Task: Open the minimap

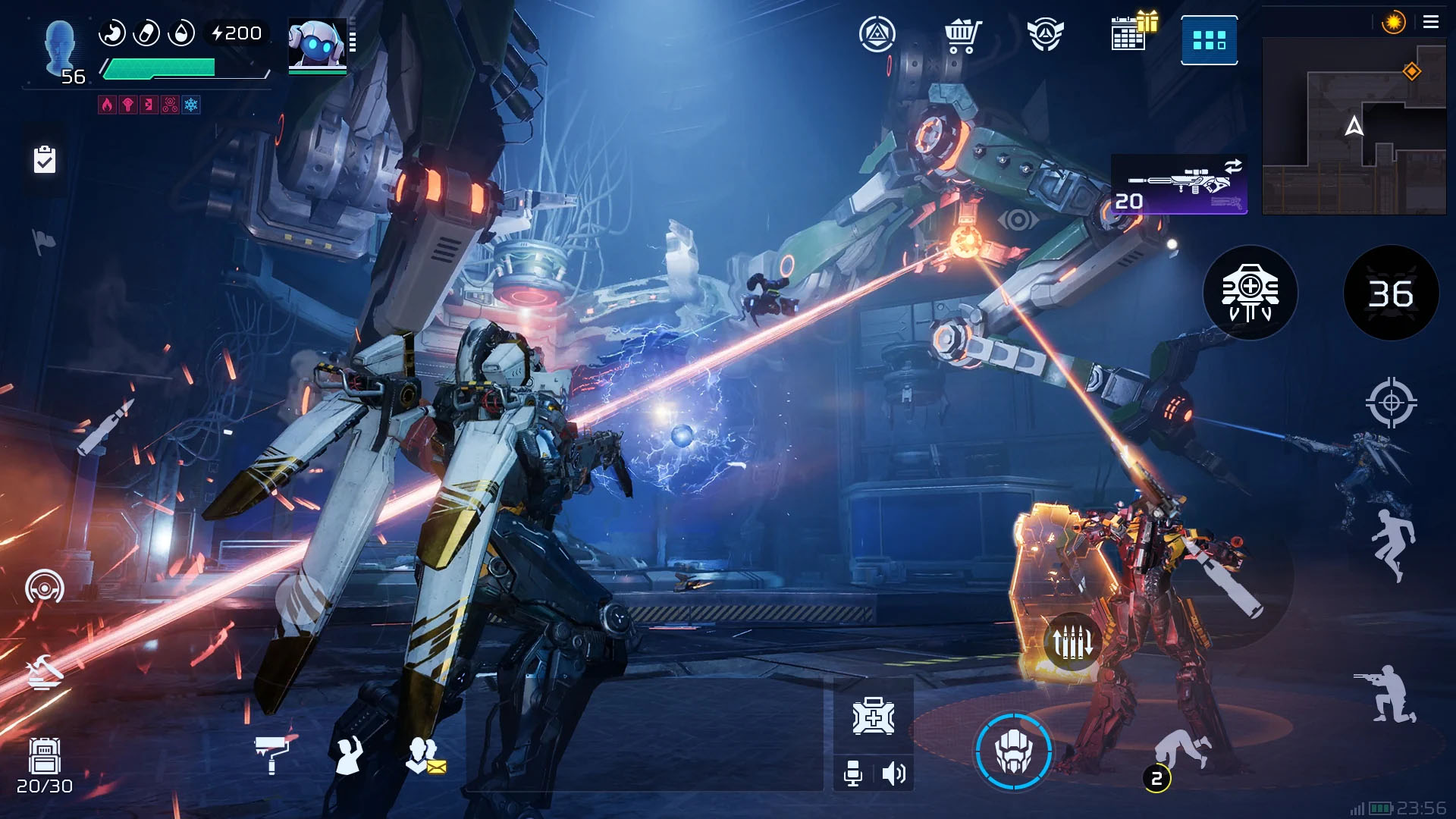Action: click(x=1354, y=127)
